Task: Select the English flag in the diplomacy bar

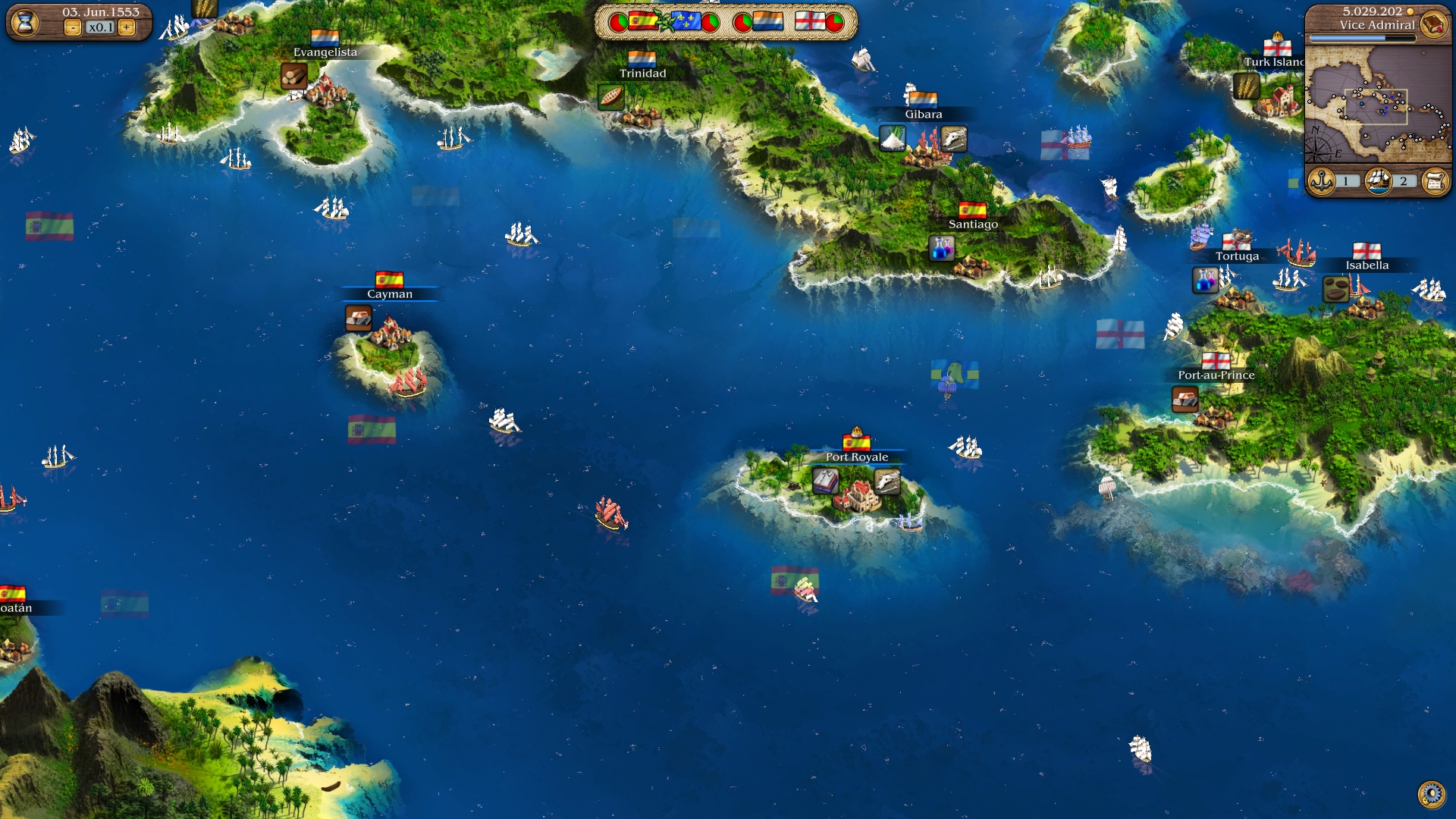Action: (x=809, y=21)
